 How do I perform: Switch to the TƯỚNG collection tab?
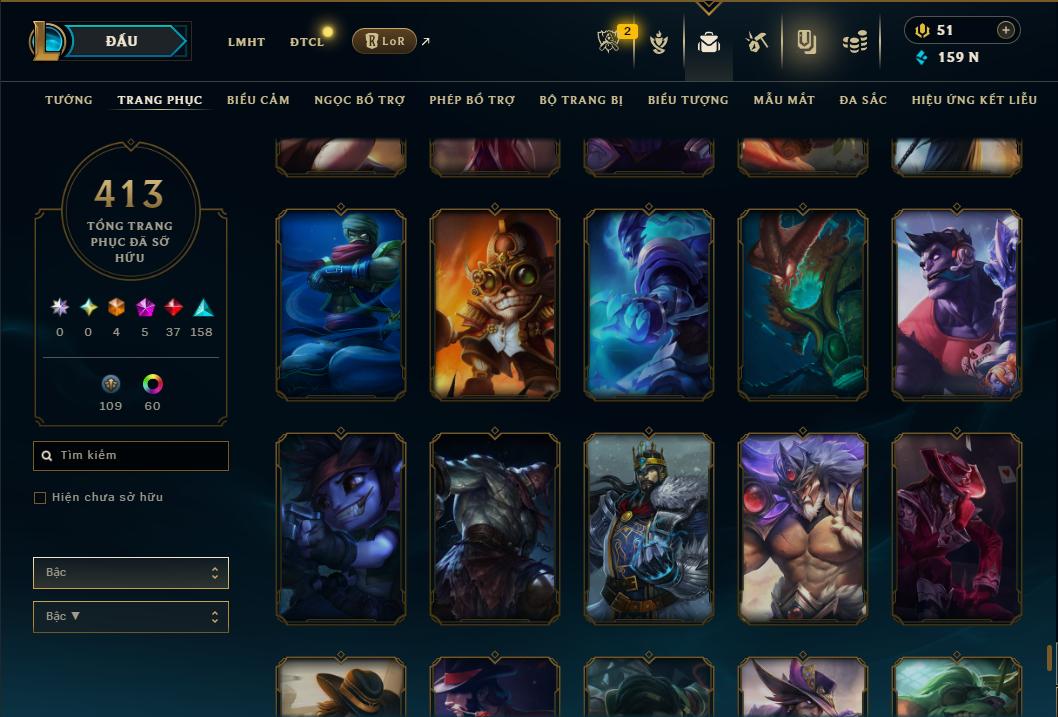(x=69, y=100)
